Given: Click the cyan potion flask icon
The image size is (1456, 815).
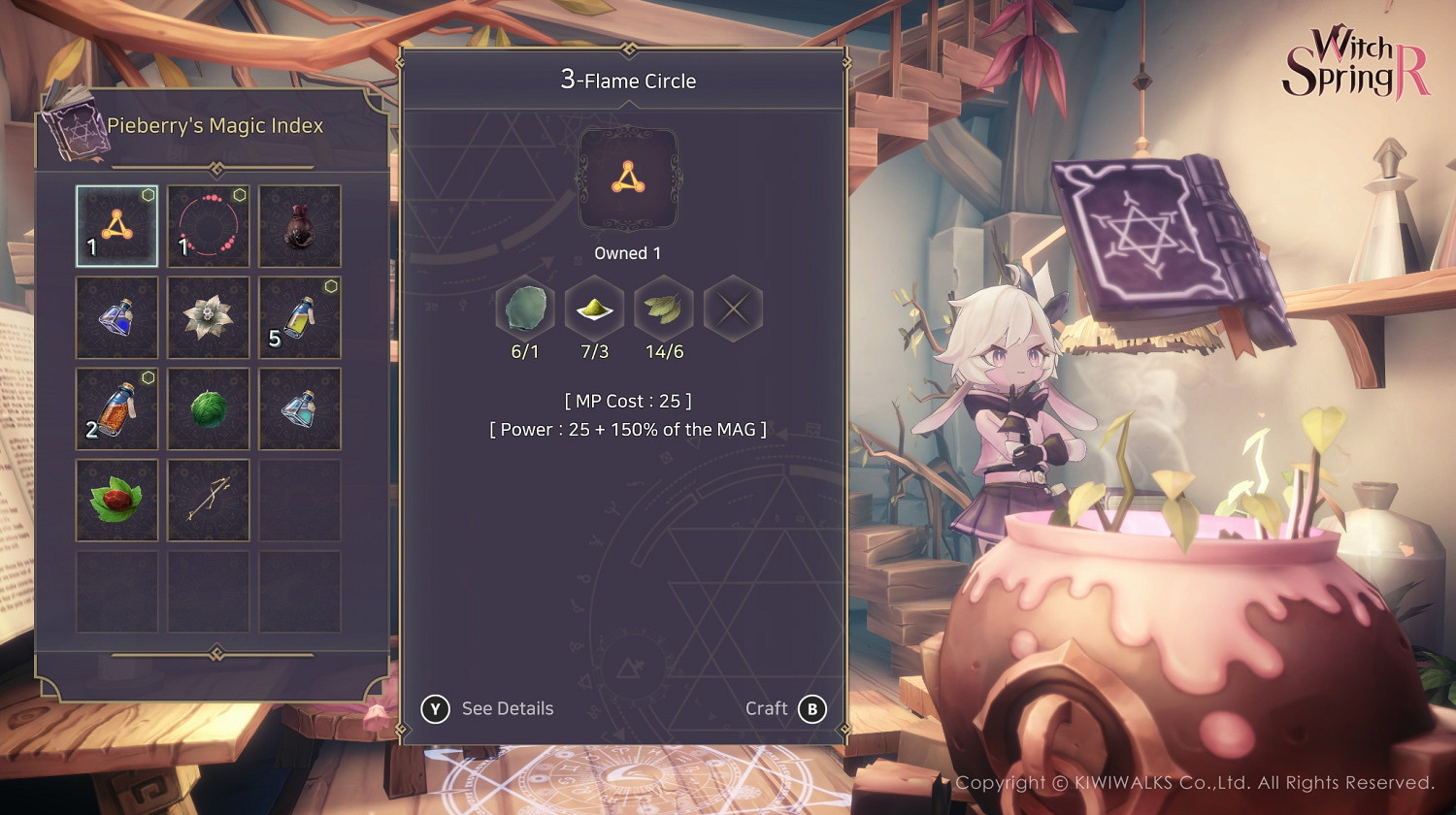Looking at the screenshot, I should point(299,408).
